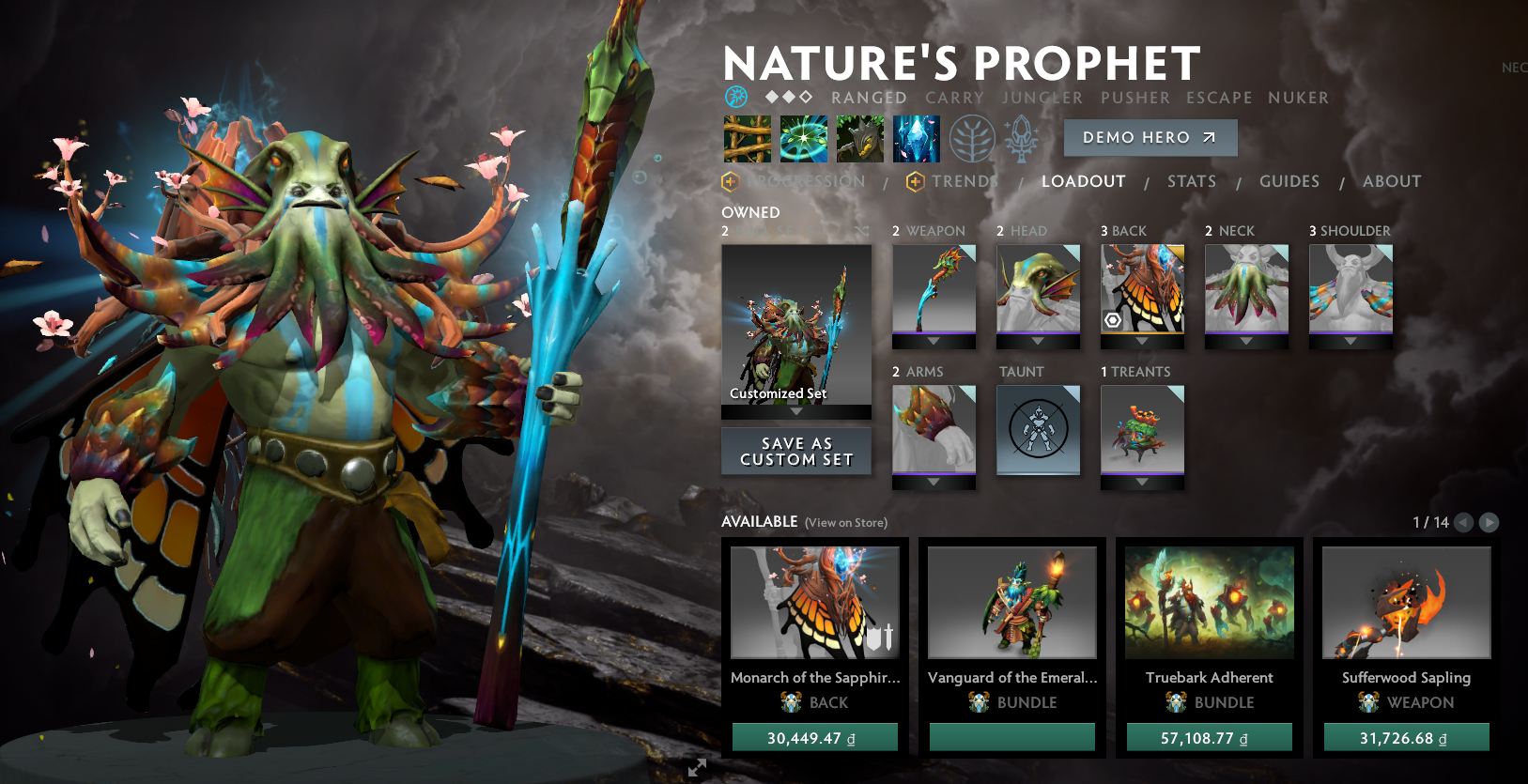Open the Teleportation ability icon
This screenshot has height=784, width=1528.
tap(804, 137)
